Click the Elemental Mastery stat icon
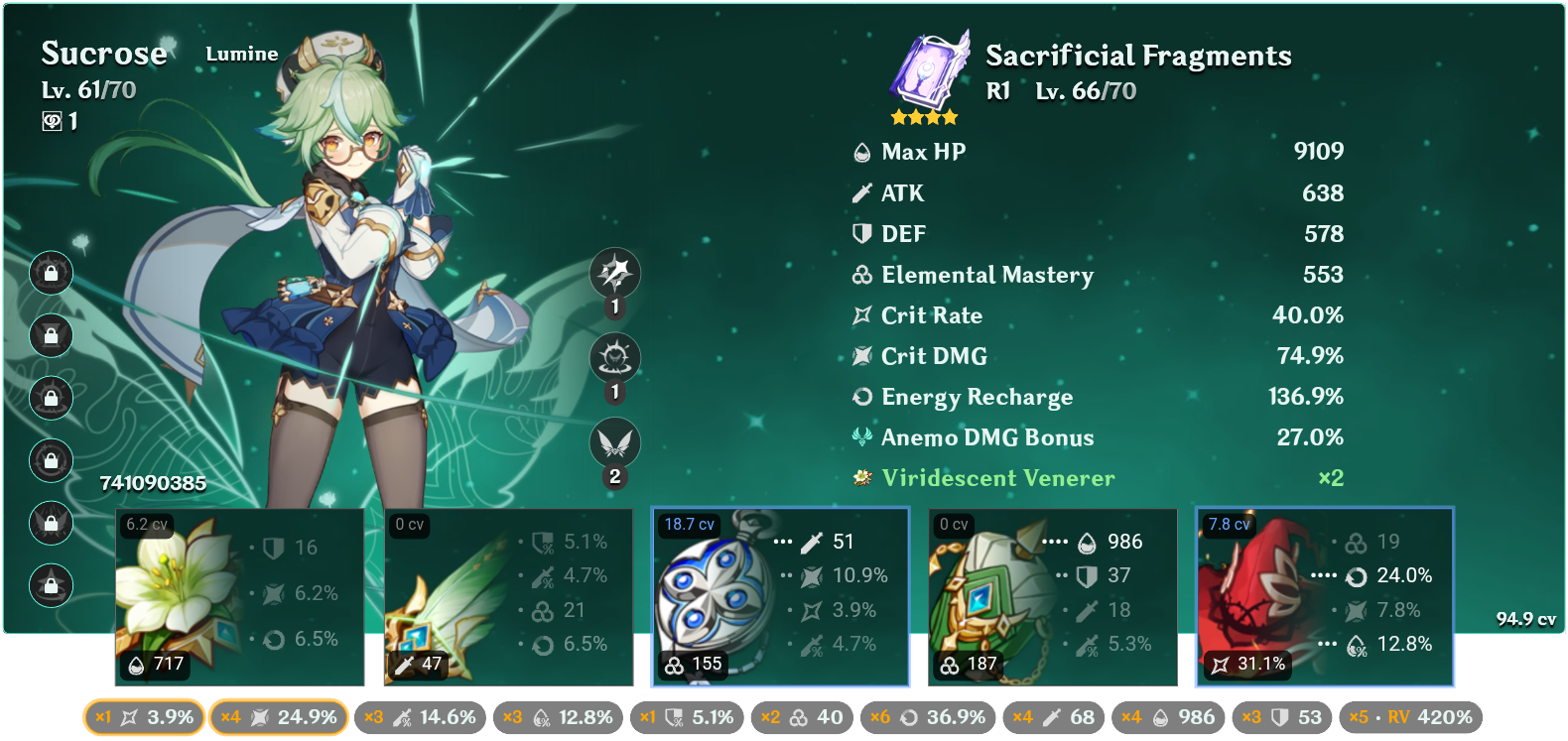 [861, 275]
